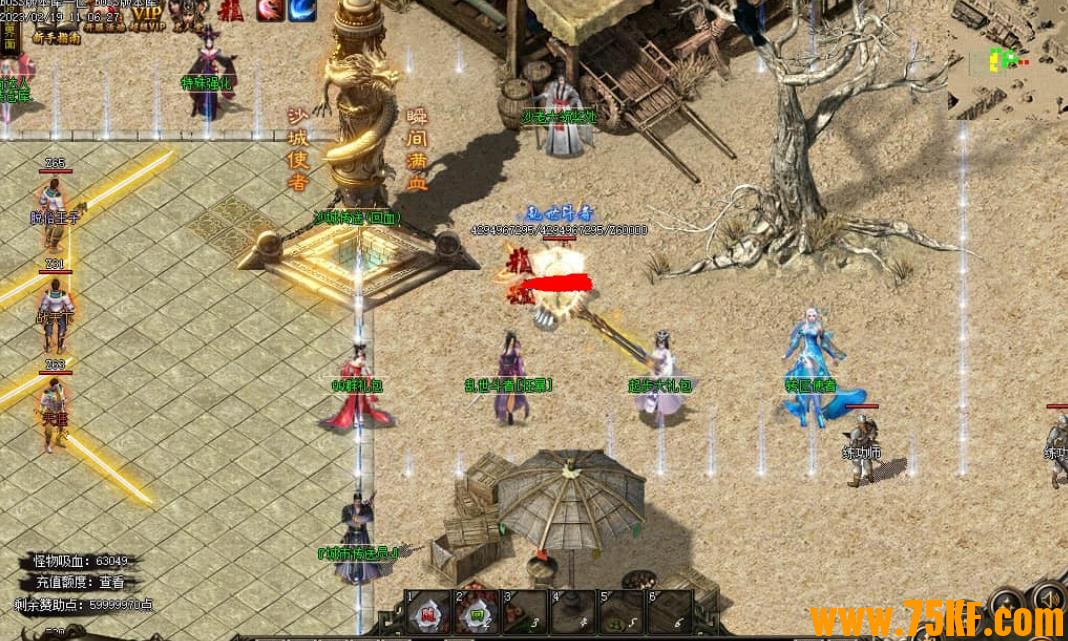Open the minimap in the corner
Image resolution: width=1068 pixels, height=641 pixels.
coord(1007,60)
